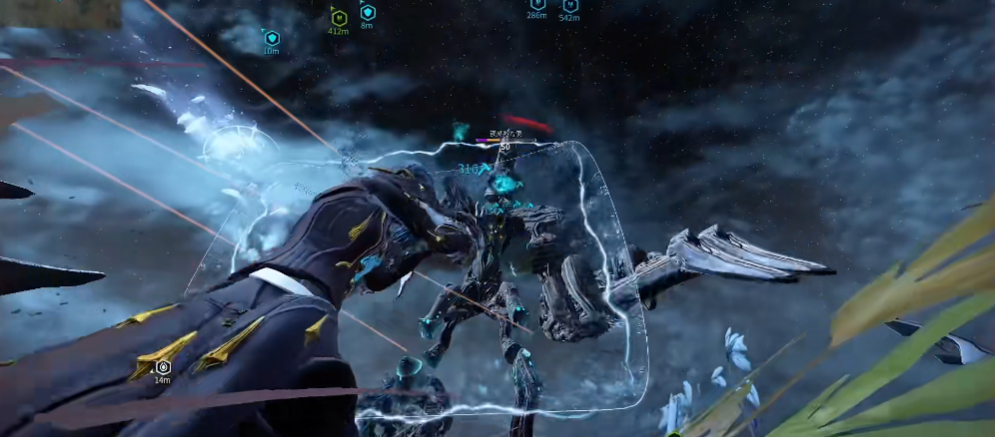Click the blue shield marker labeled 10m

(271, 38)
